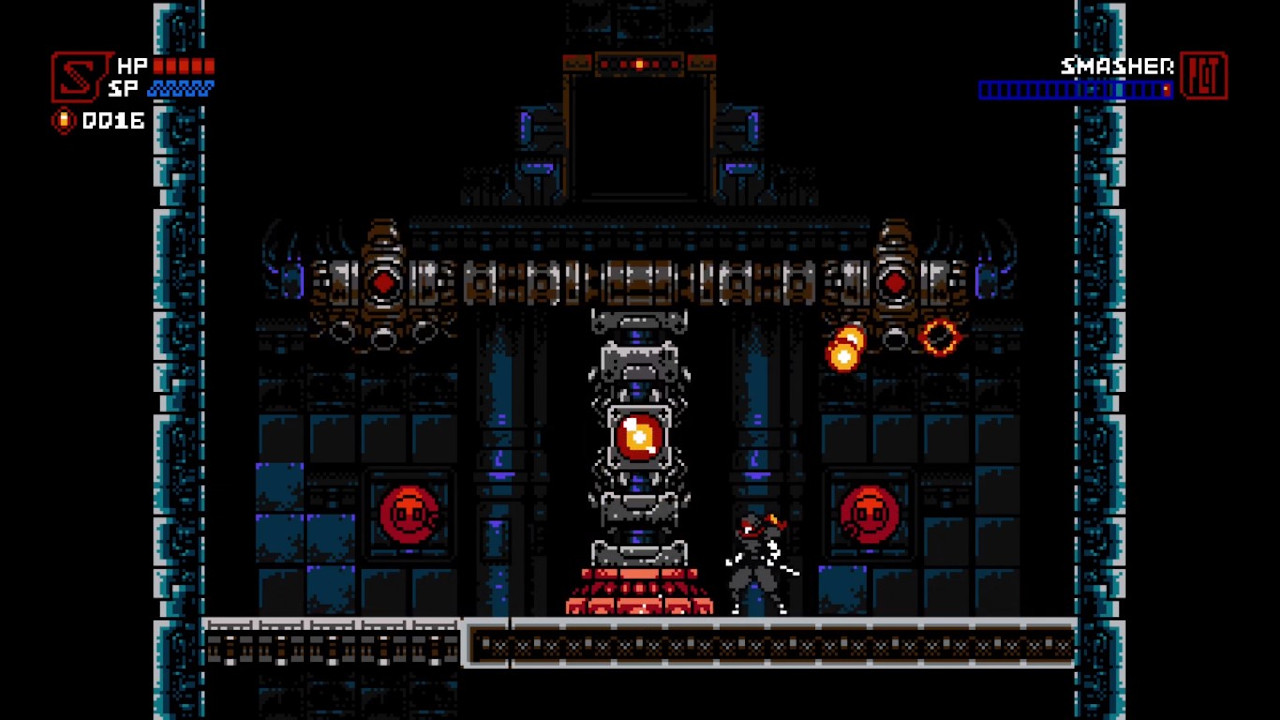The width and height of the screenshot is (1280, 720).
Task: Activate the red light on the top archway
Action: pos(639,64)
